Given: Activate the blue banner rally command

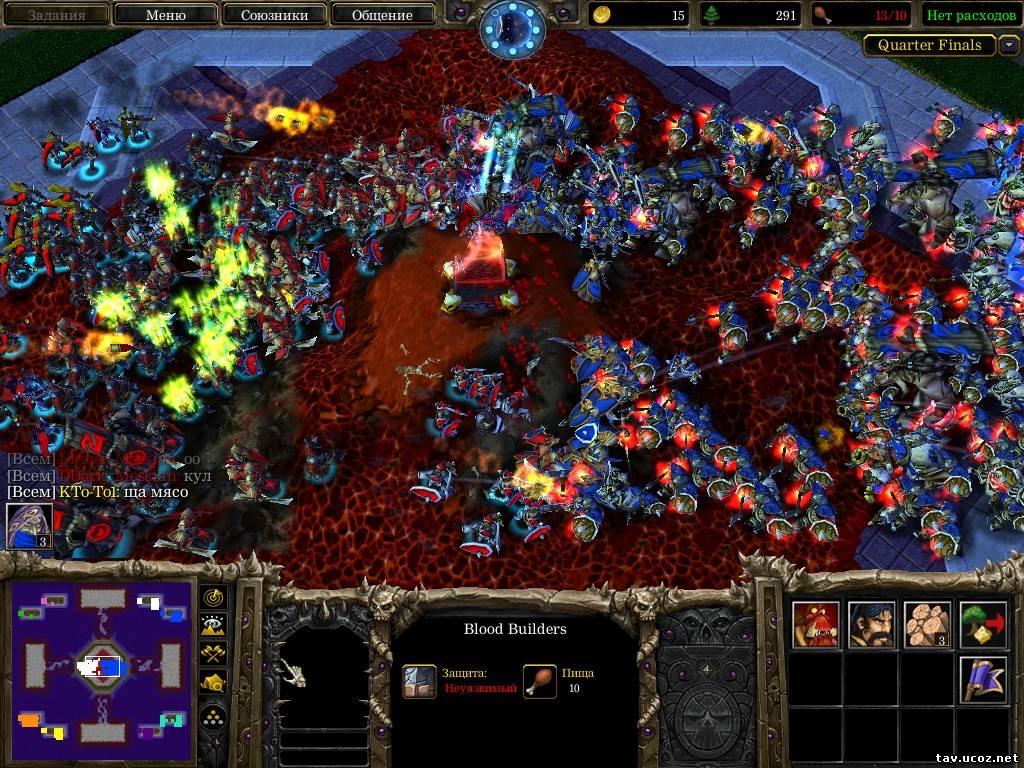Looking at the screenshot, I should point(982,679).
